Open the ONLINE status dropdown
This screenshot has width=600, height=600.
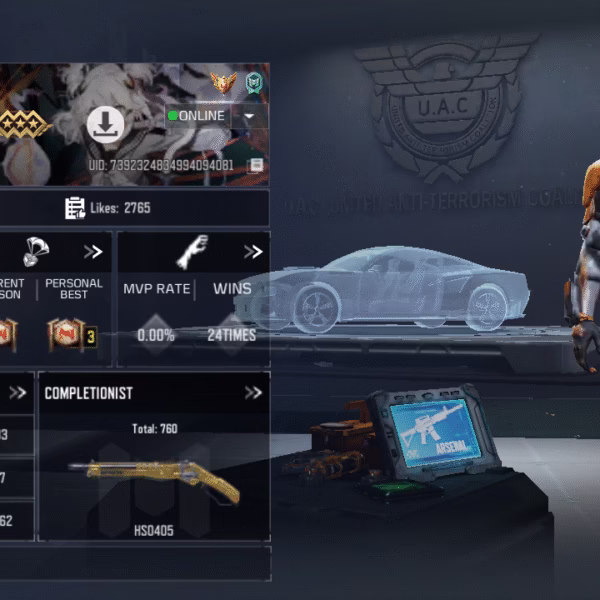click(249, 116)
